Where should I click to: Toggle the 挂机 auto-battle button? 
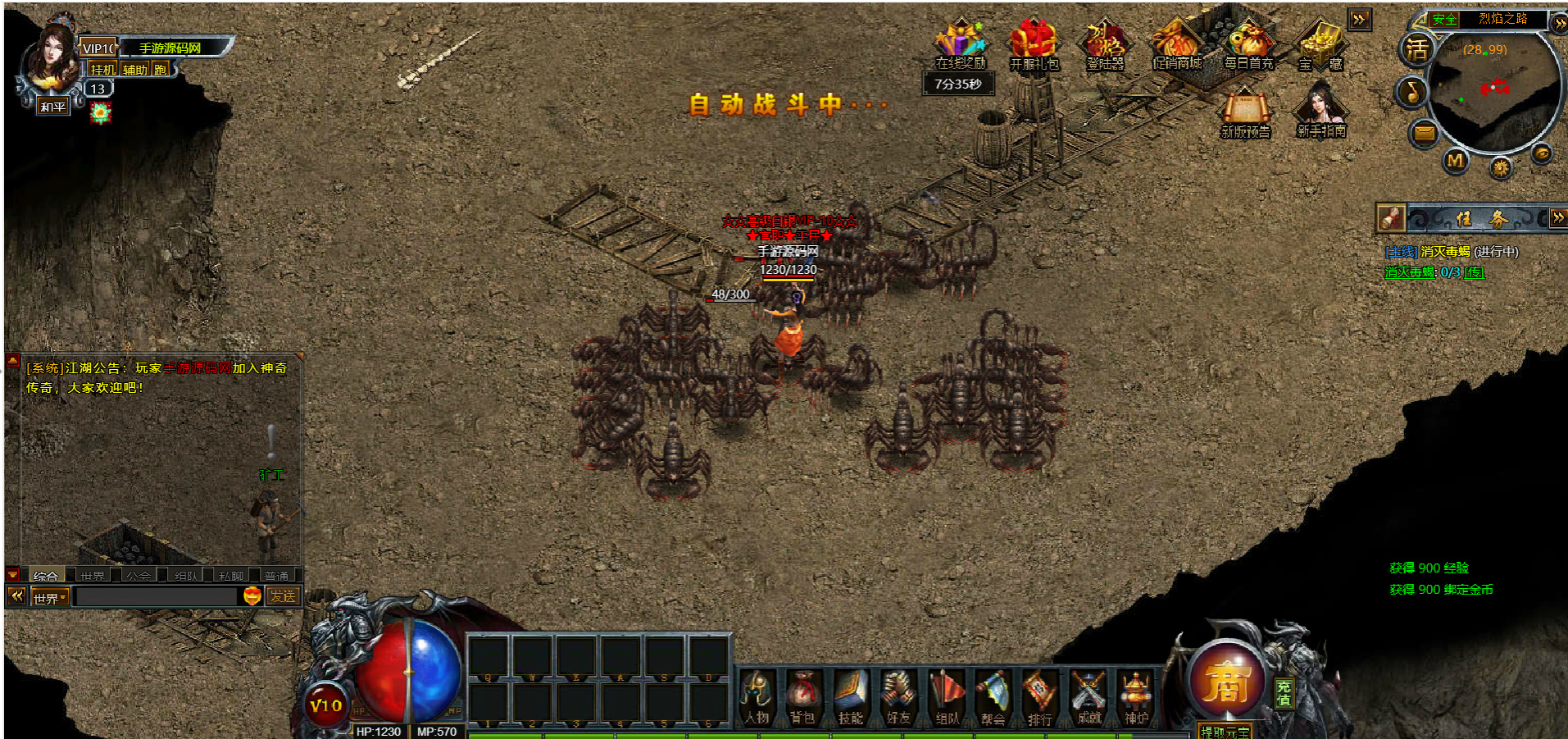click(x=102, y=70)
